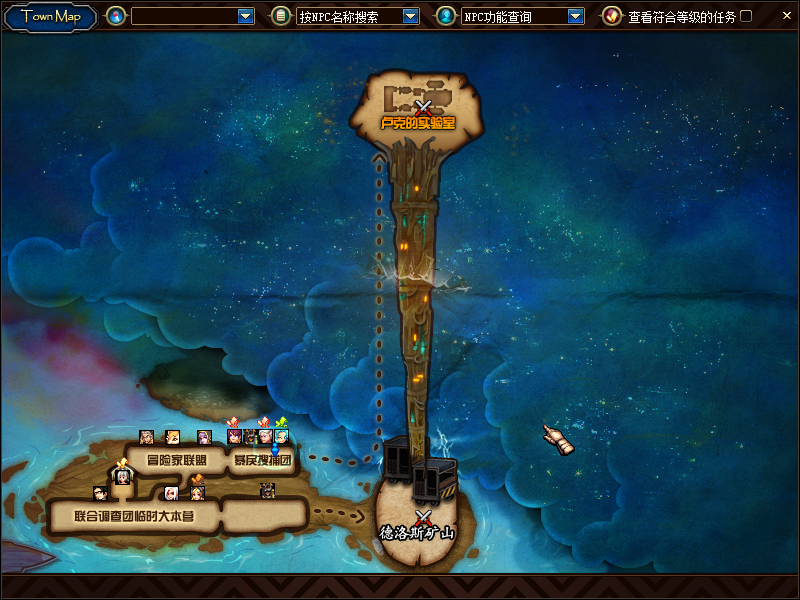Image resolution: width=800 pixels, height=600 pixels.
Task: Select the 卢克的实验室 dungeon marker
Action: click(x=423, y=107)
